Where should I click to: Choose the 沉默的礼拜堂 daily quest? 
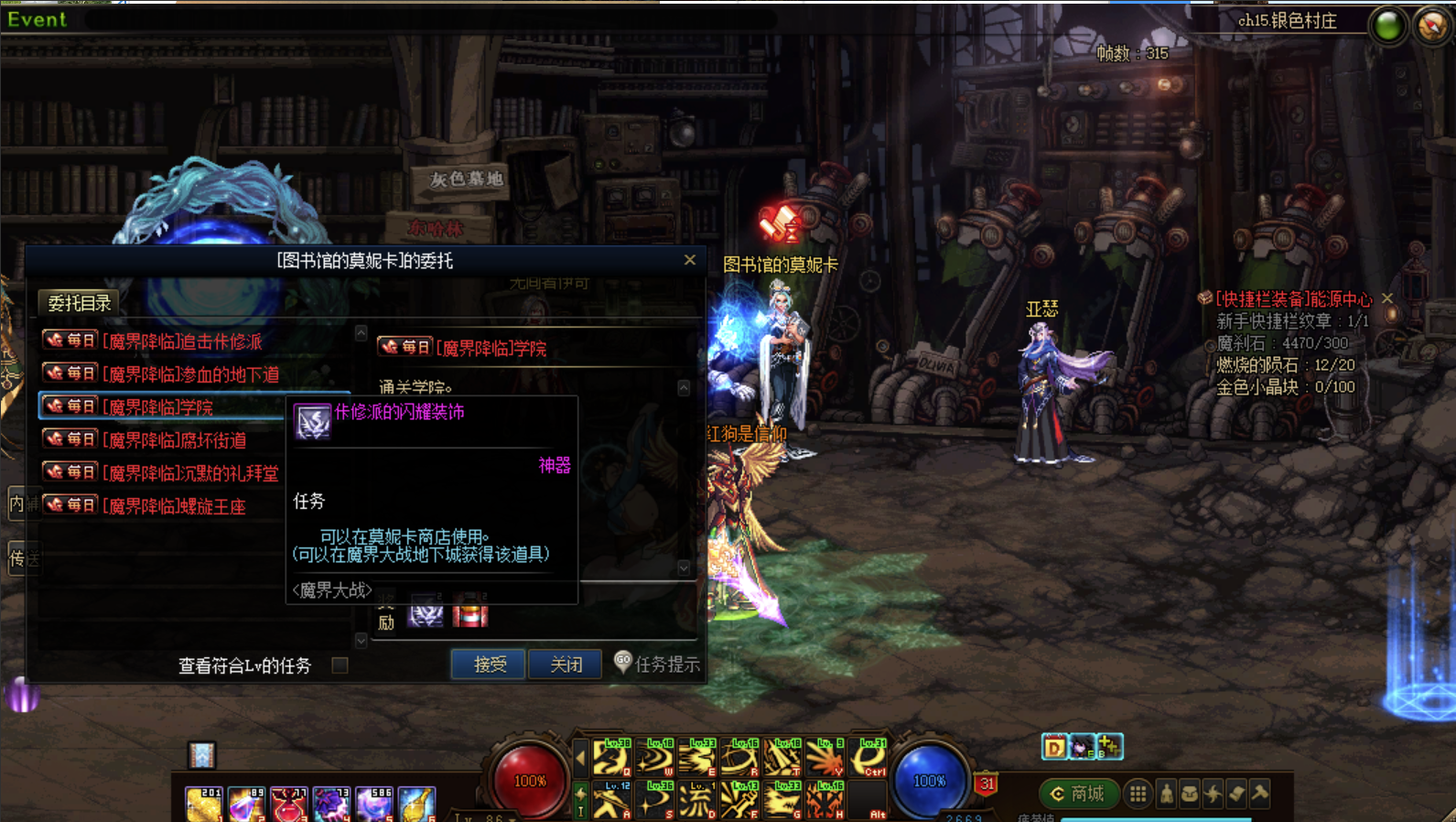191,473
